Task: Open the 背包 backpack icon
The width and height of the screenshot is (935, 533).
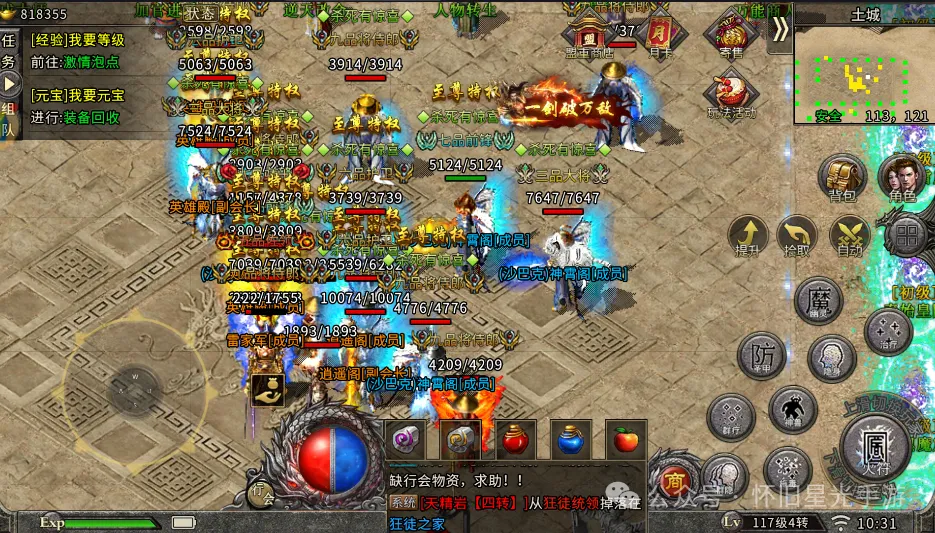Action: (842, 178)
